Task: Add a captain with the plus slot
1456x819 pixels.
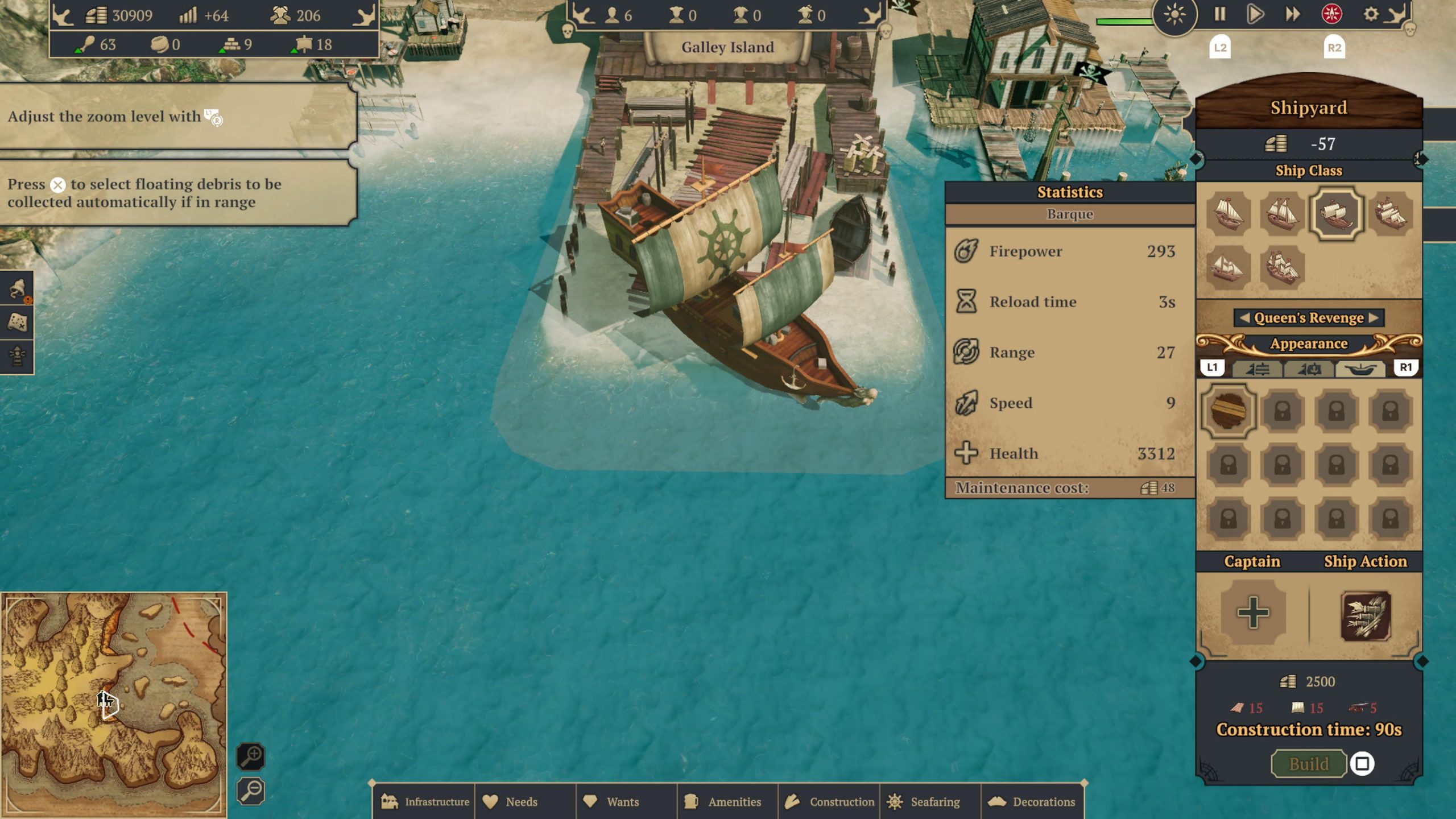Action: pos(1253,613)
